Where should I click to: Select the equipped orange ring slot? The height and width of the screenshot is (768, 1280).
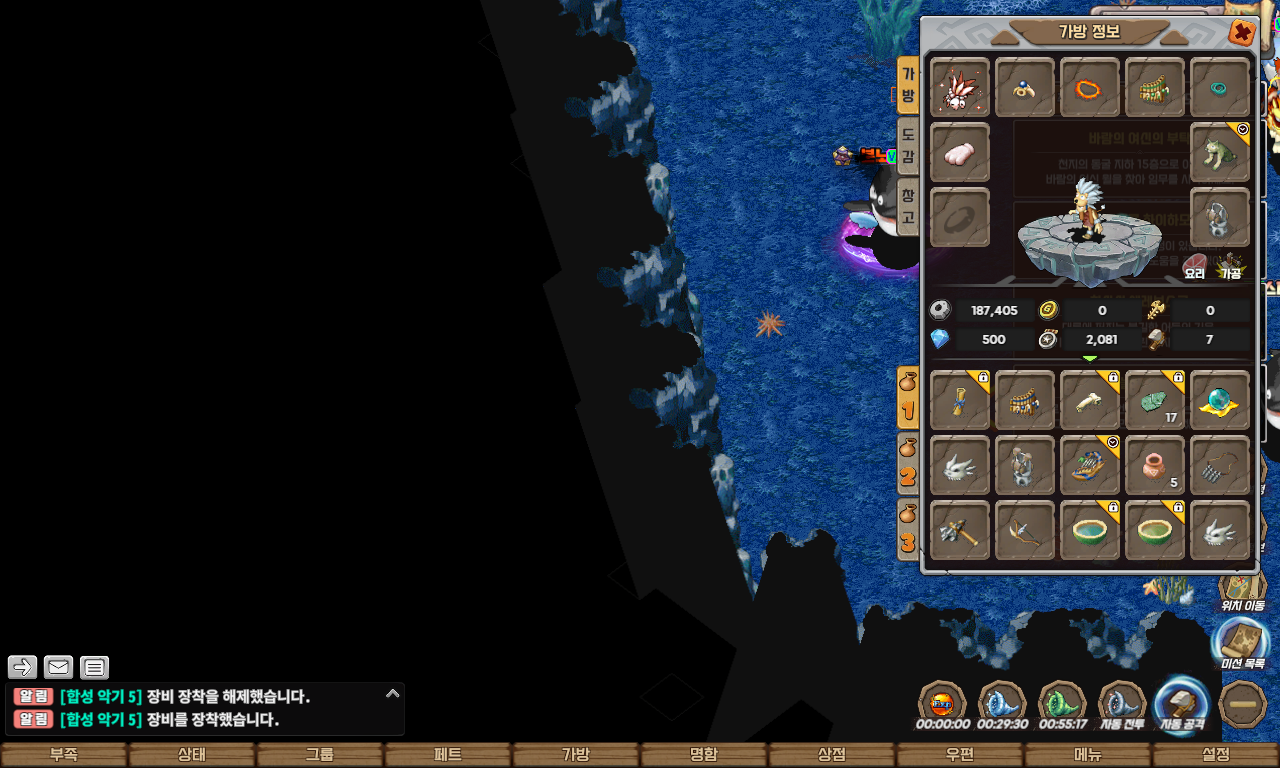(x=1089, y=88)
